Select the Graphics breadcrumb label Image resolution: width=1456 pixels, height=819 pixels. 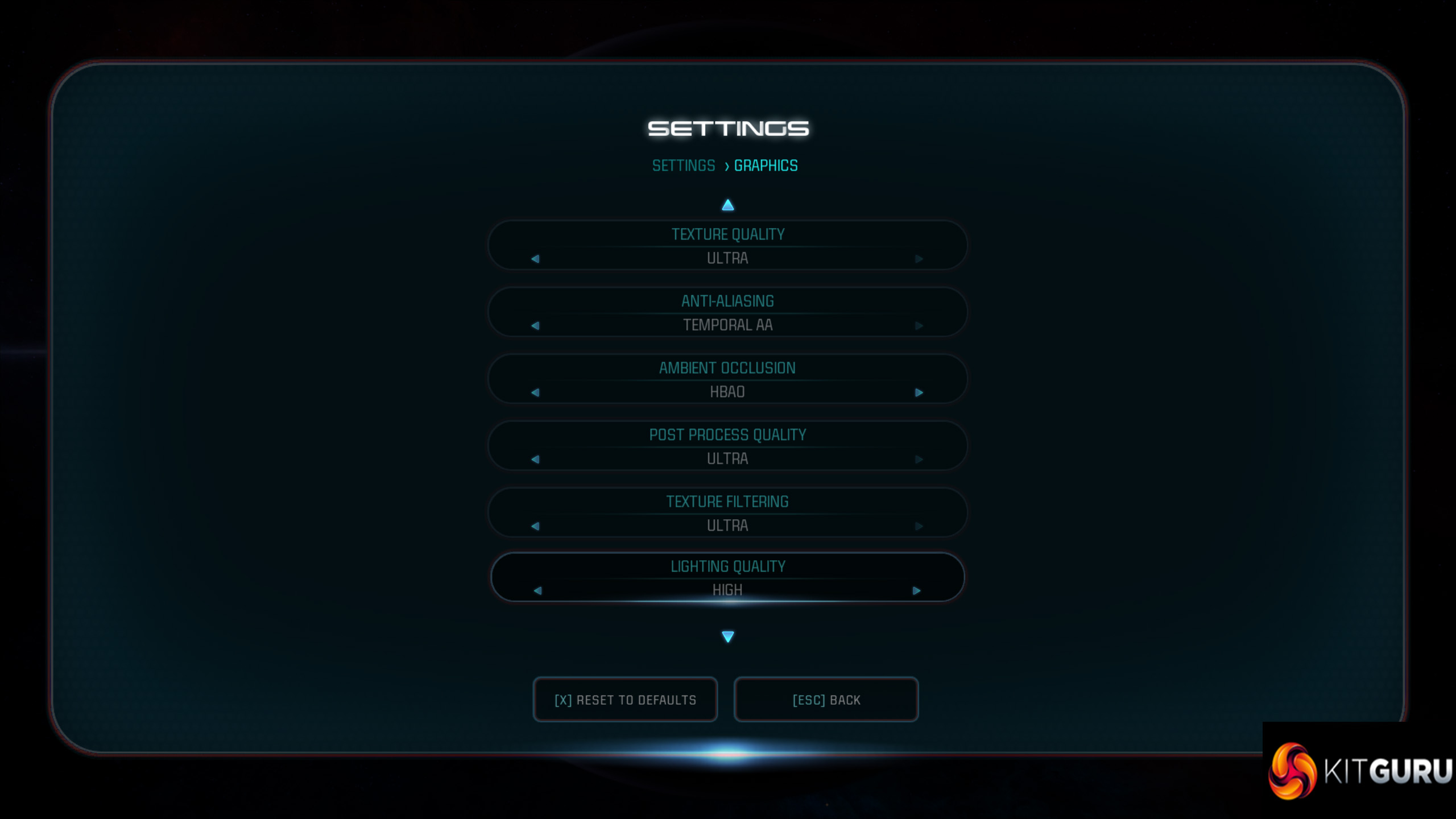(766, 166)
